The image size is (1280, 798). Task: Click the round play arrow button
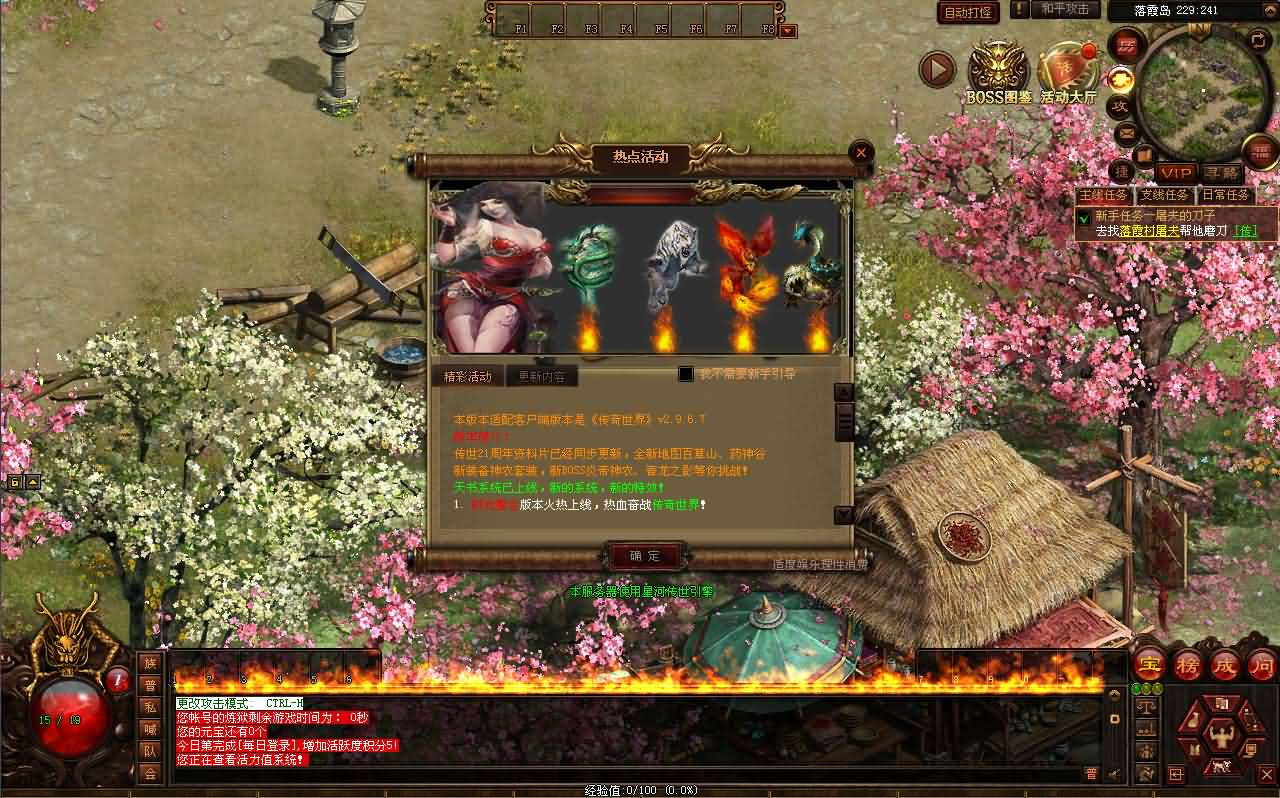click(937, 69)
